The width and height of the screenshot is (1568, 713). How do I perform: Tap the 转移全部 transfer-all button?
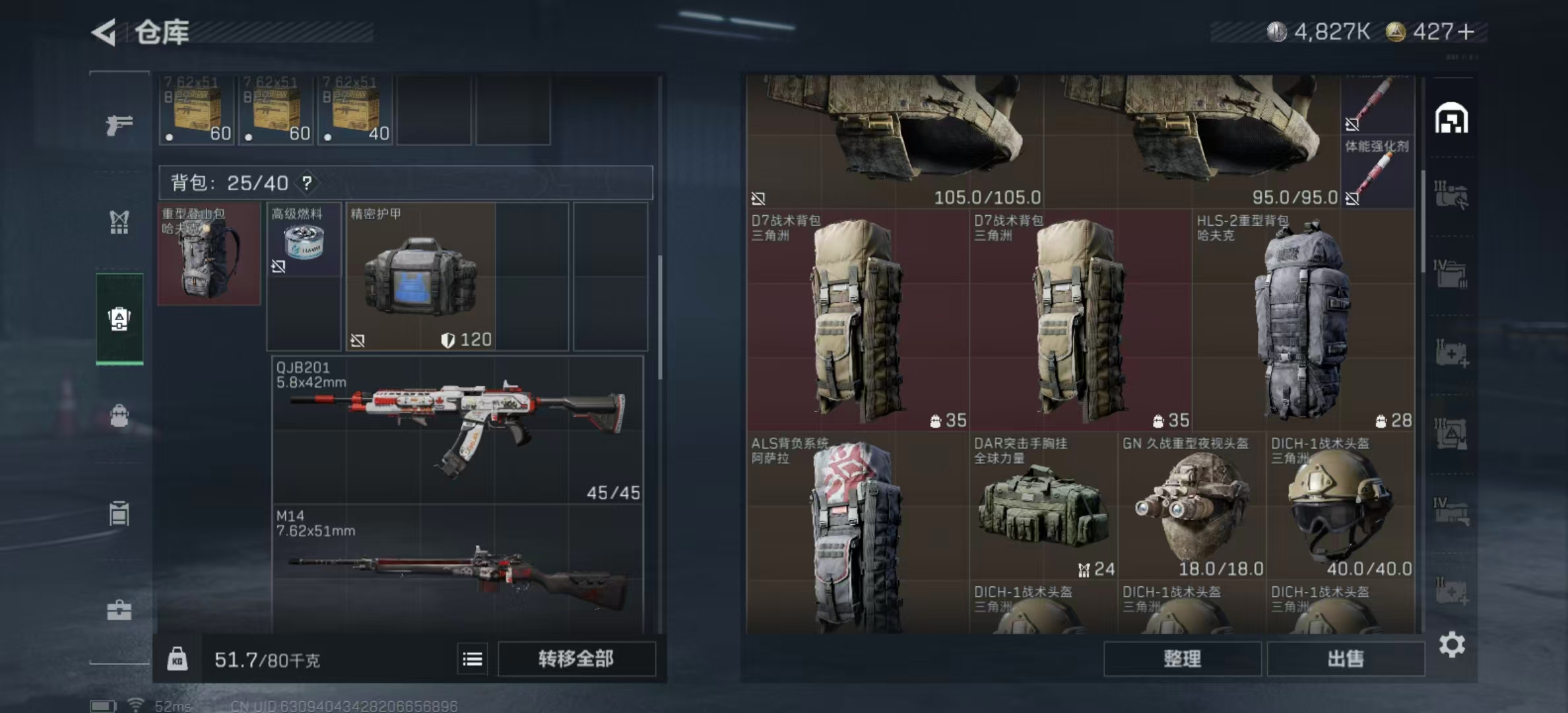point(576,659)
